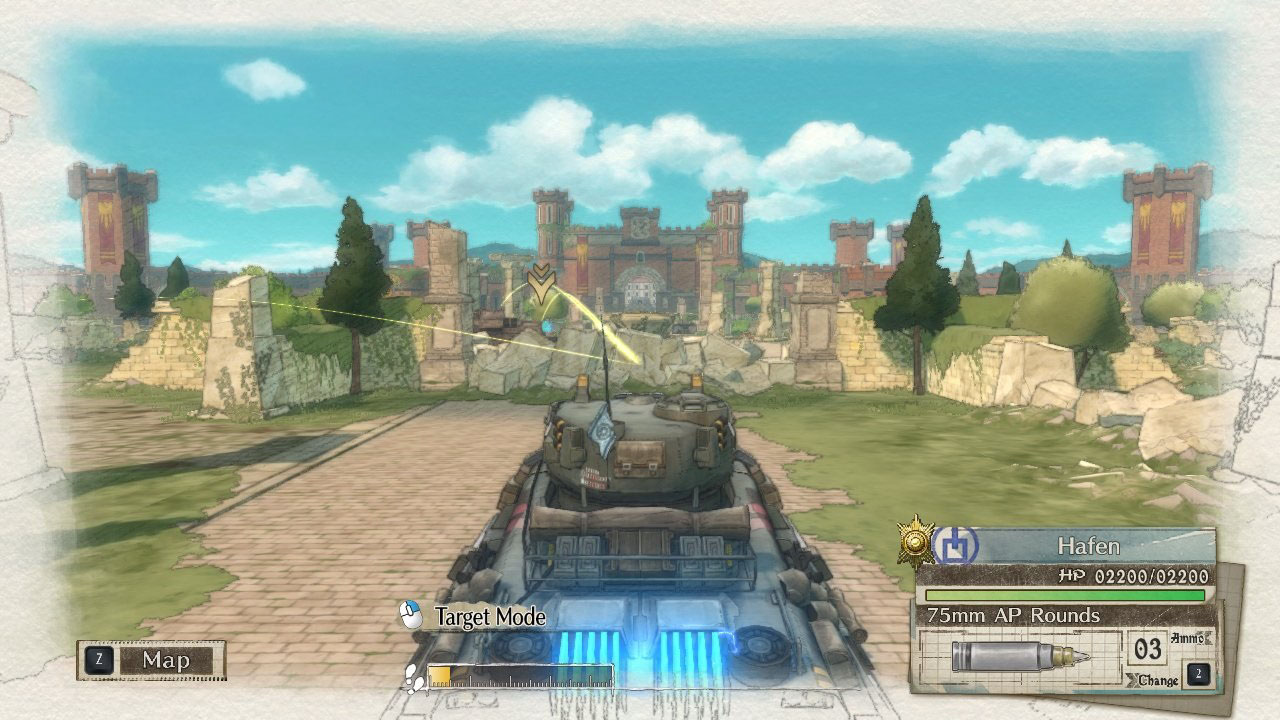Enter Target Mode

point(474,617)
